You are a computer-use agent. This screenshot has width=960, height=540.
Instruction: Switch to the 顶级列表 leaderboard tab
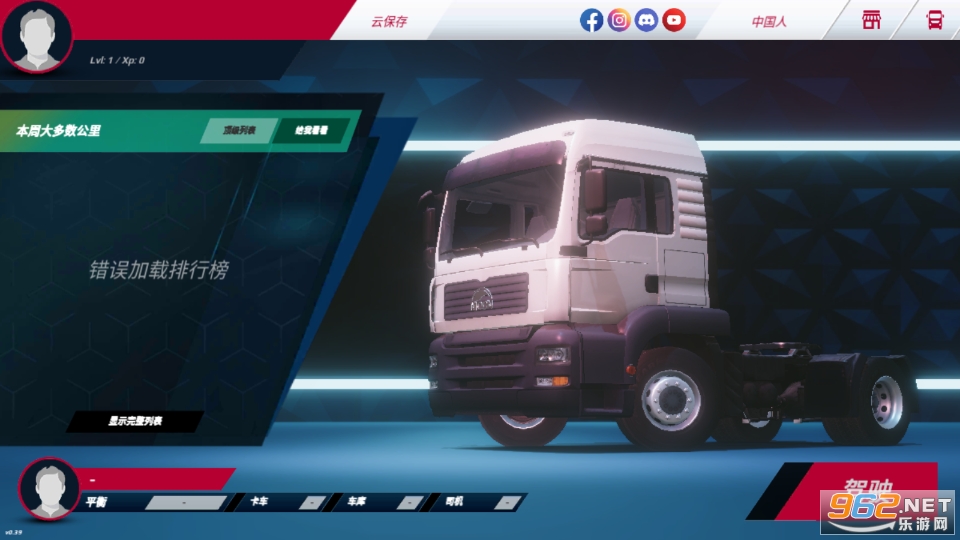[239, 131]
